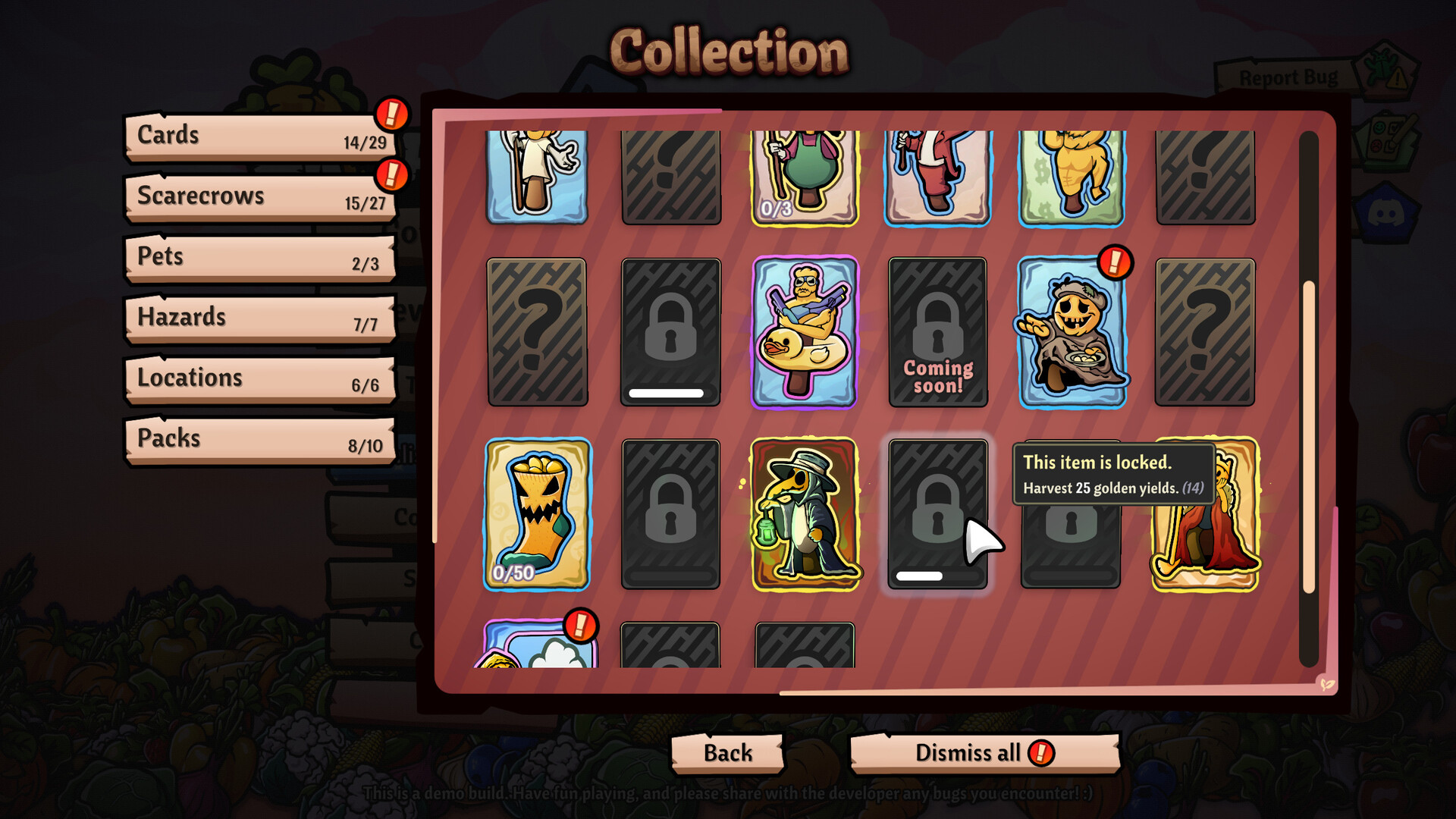The height and width of the screenshot is (819, 1456).
Task: Click the Coming soon locked card
Action: point(938,331)
